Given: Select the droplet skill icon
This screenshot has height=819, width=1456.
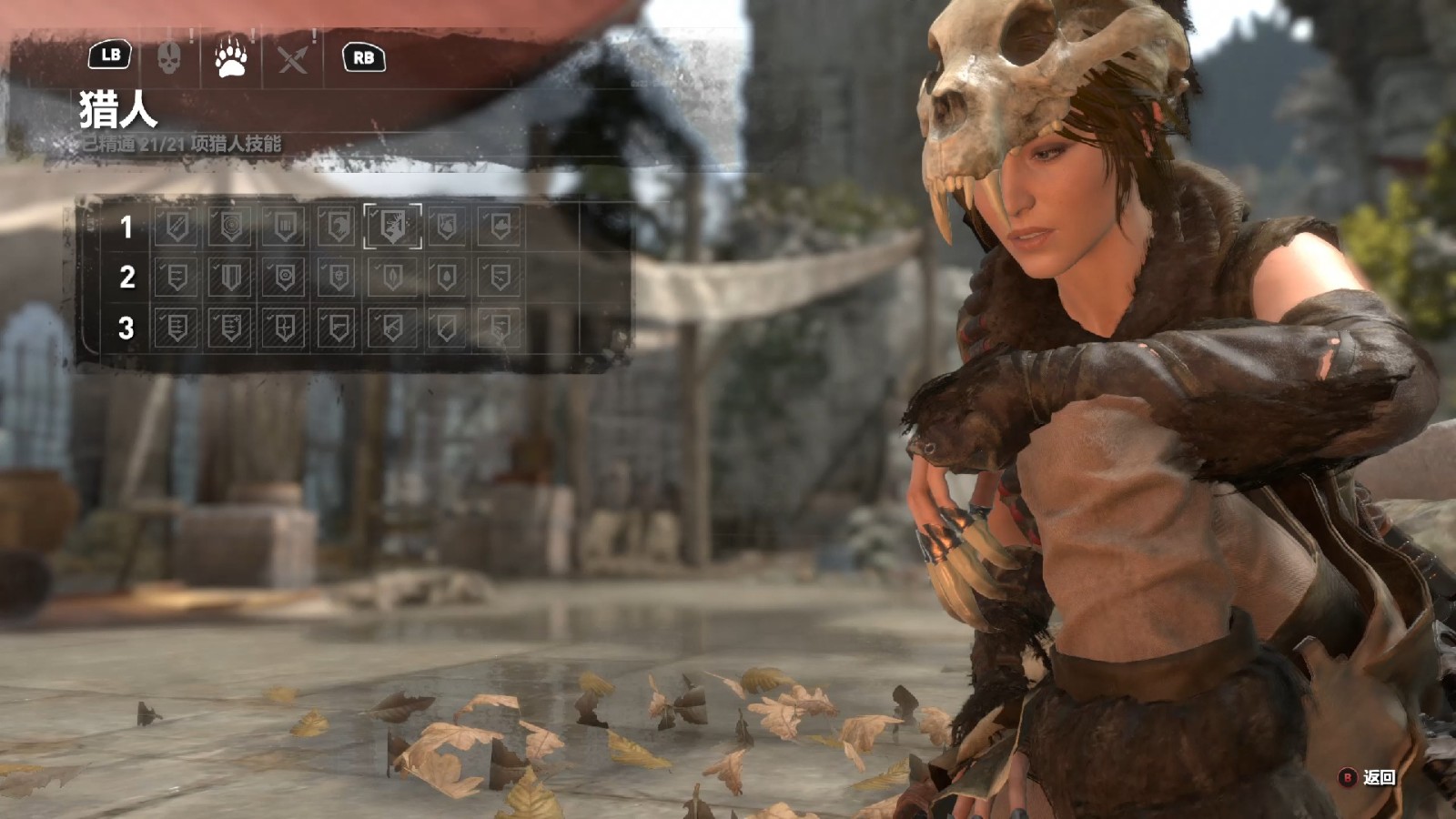Looking at the screenshot, I should coord(446,277).
